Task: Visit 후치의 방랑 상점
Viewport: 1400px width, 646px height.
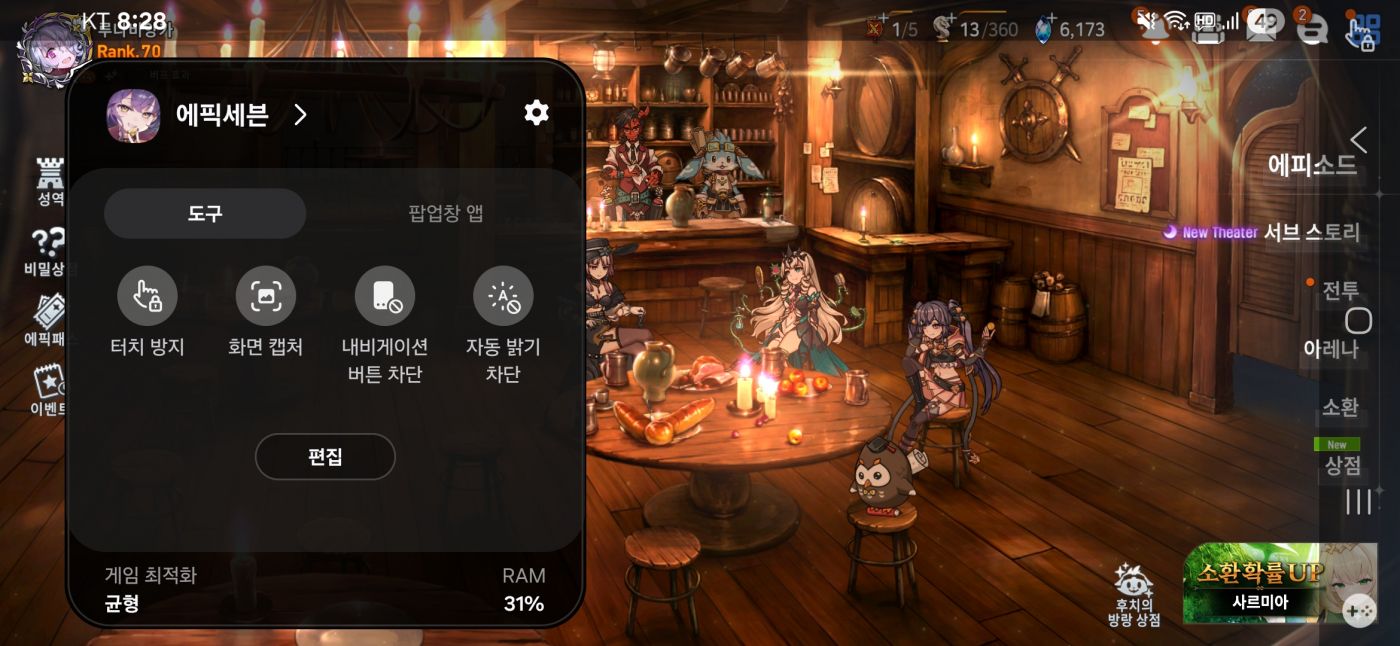Action: pyautogui.click(x=1134, y=596)
